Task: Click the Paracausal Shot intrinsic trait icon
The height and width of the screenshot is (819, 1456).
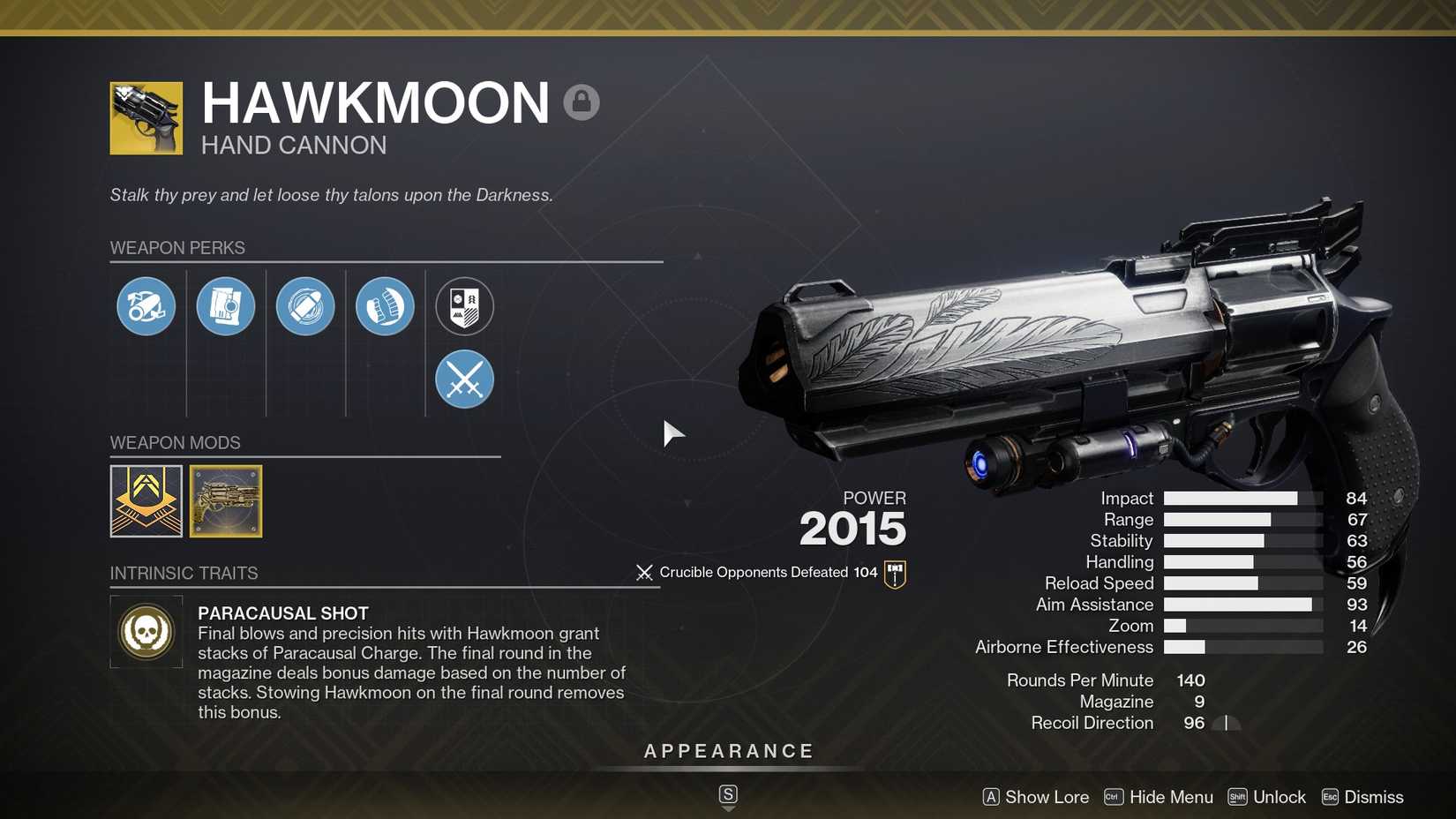Action: point(146,631)
